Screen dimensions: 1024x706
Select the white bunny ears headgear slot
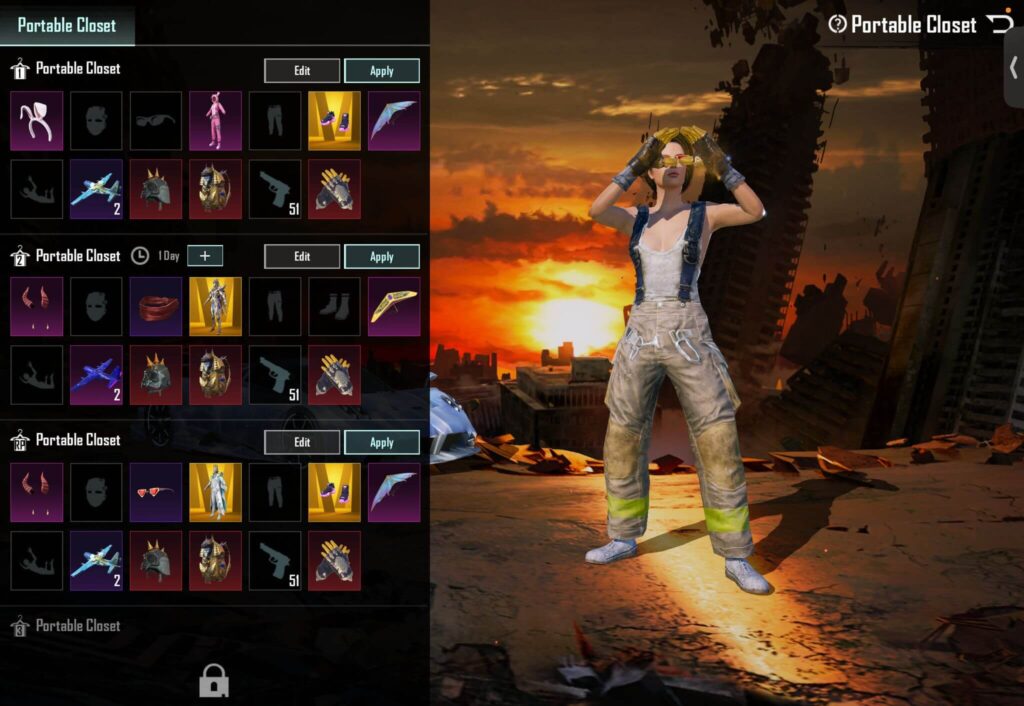37,121
